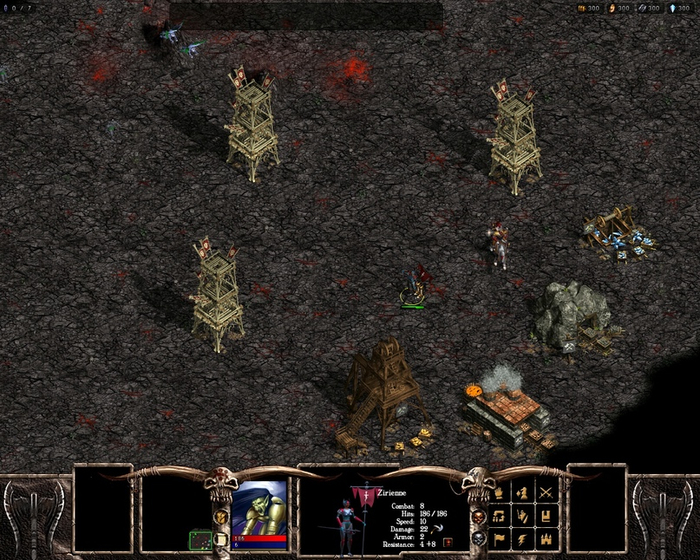Screen dimensions: 700x560
Task: Activate the crossed swords attack command
Action: [546, 492]
